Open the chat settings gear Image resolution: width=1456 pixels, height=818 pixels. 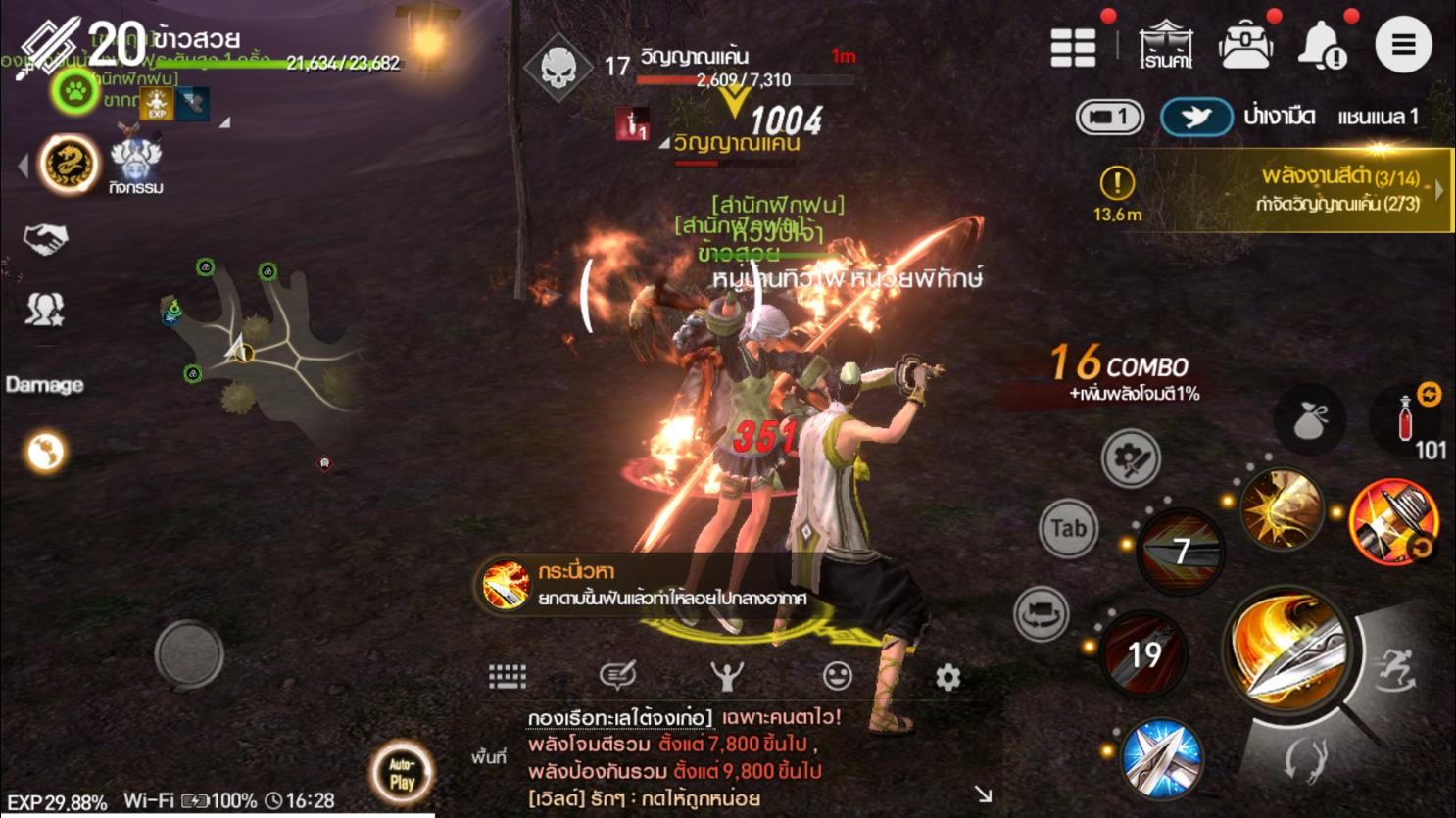947,677
